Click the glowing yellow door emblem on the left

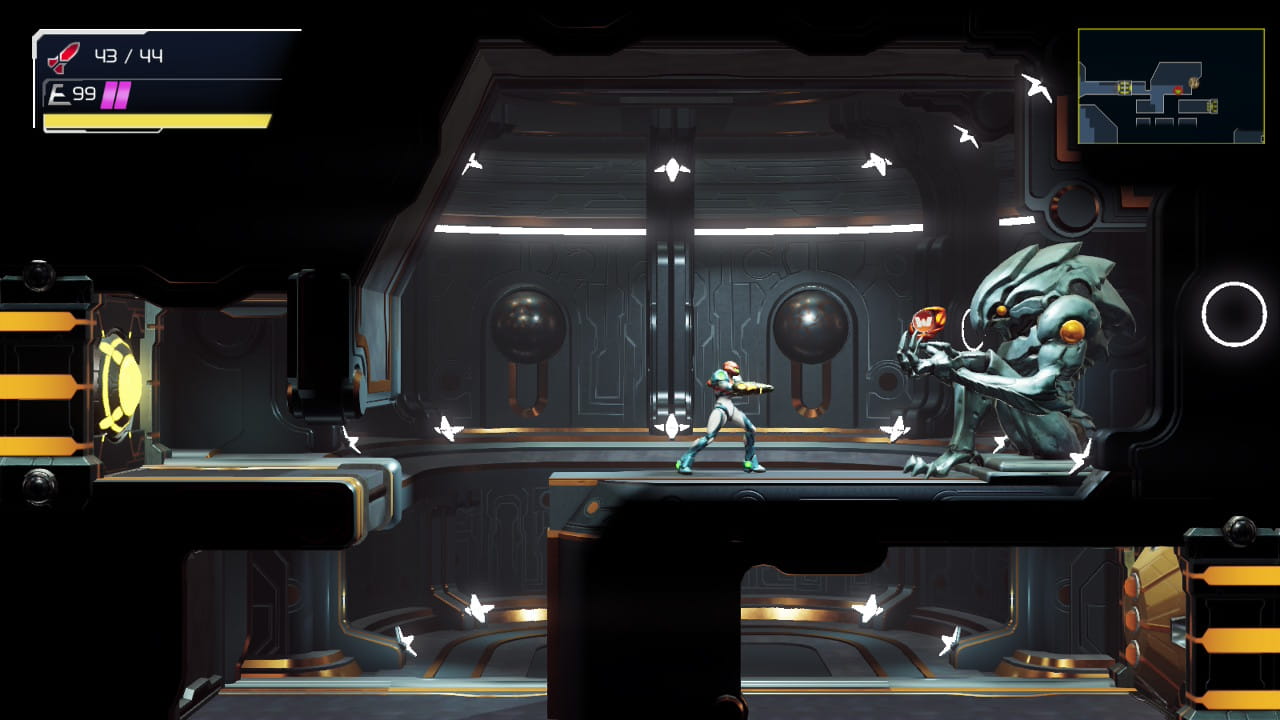coord(120,385)
